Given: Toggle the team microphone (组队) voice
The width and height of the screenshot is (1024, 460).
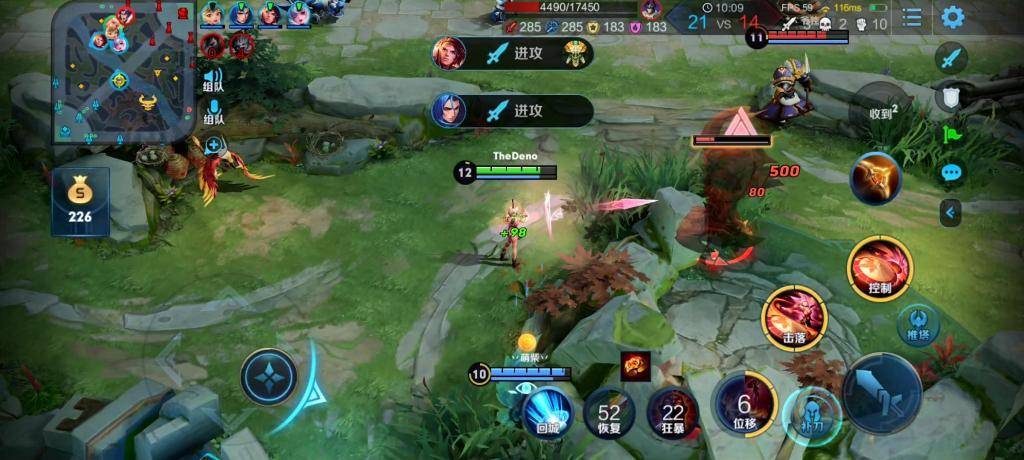Looking at the screenshot, I should pyautogui.click(x=213, y=112).
